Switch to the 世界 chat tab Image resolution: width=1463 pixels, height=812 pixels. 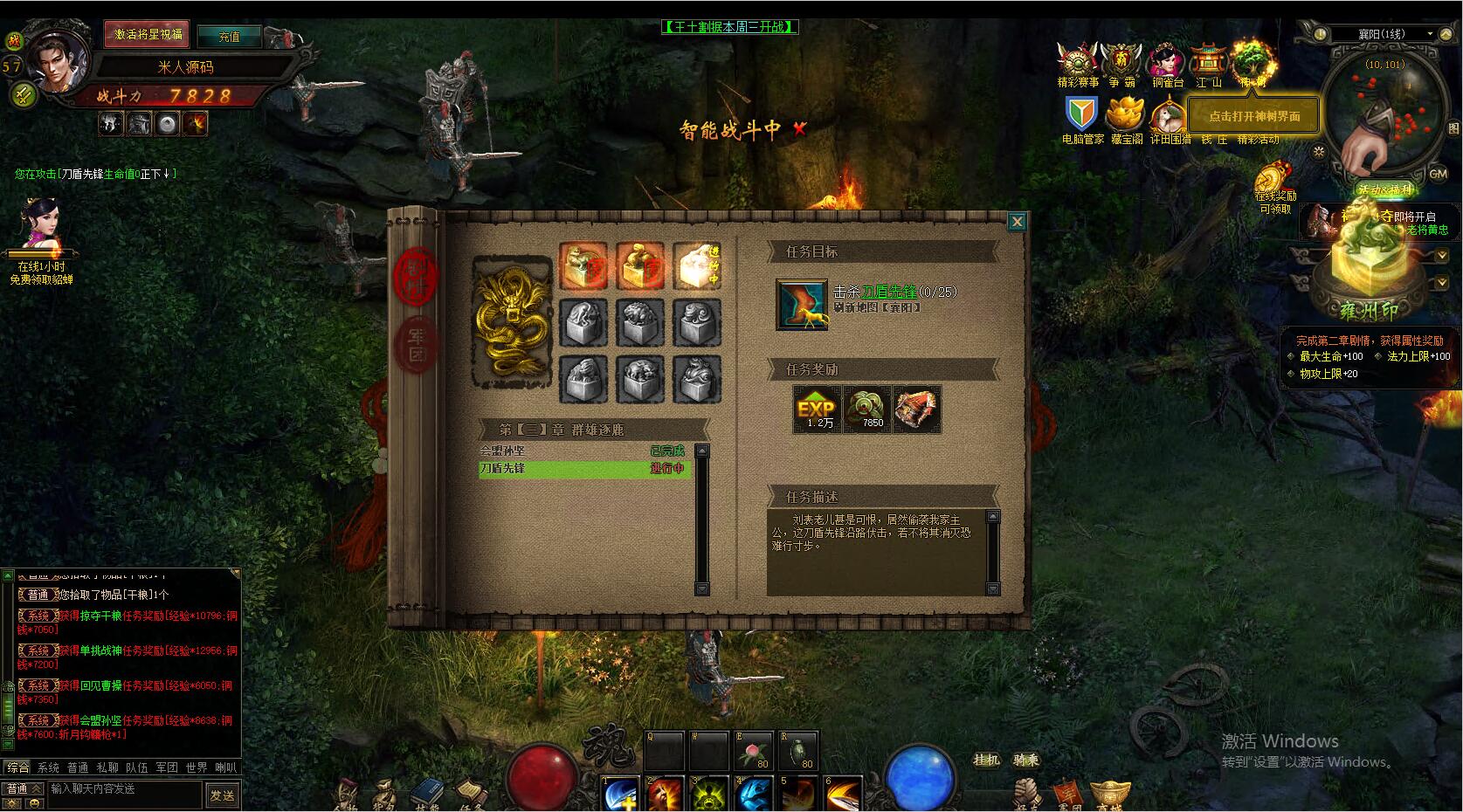point(197,767)
